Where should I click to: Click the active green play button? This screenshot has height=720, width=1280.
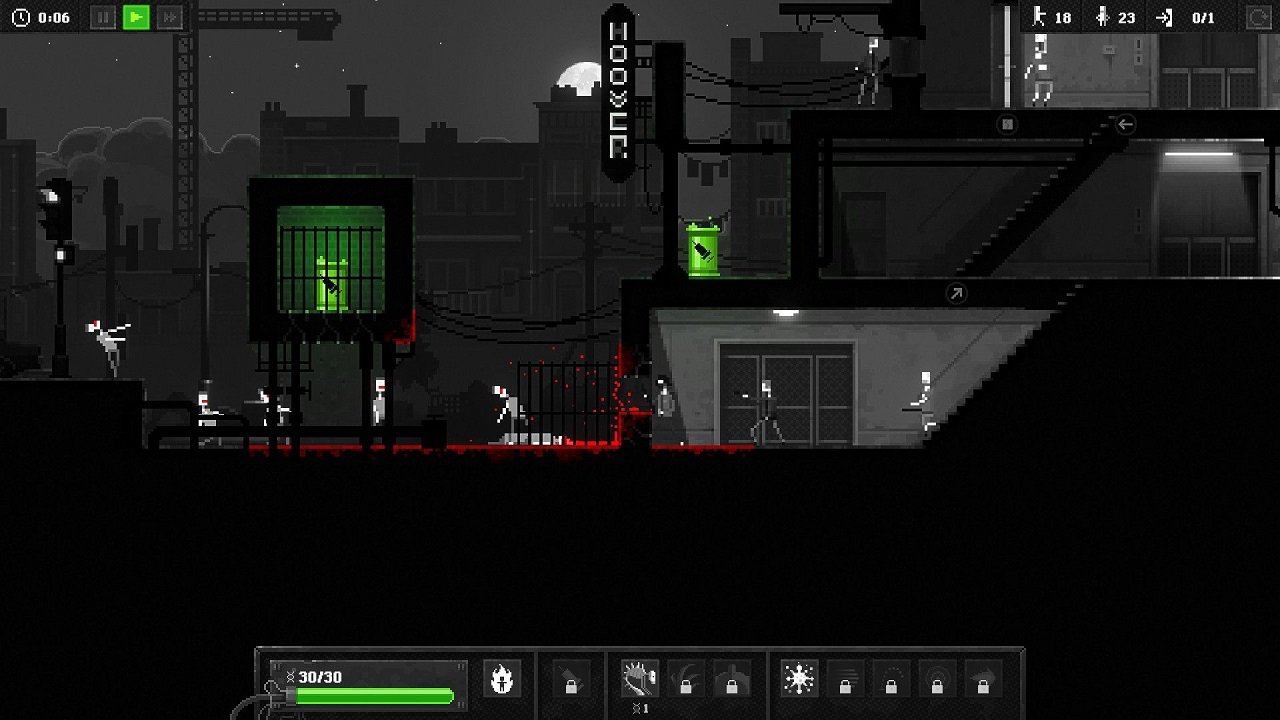click(137, 15)
